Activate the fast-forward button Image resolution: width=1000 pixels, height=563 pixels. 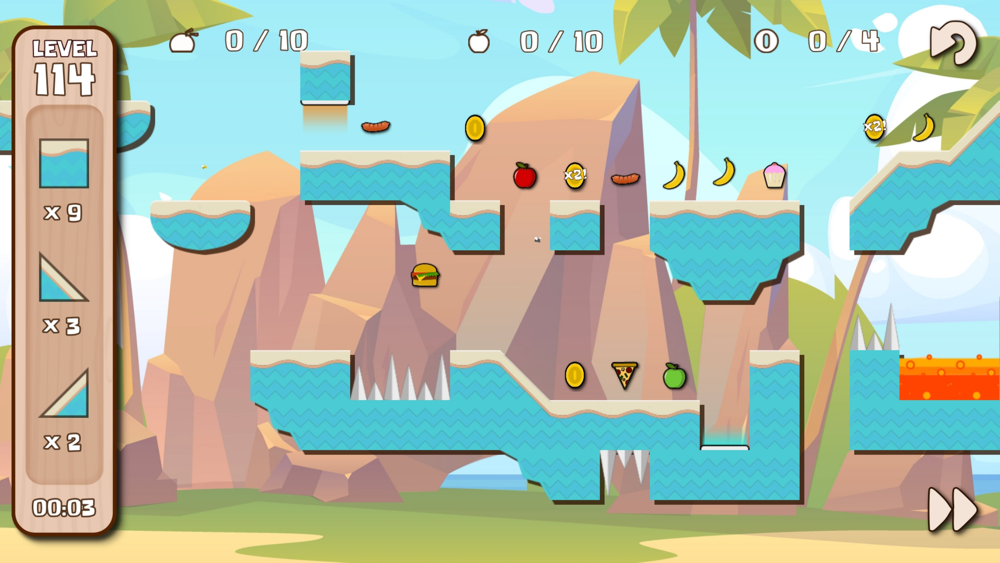click(x=951, y=510)
